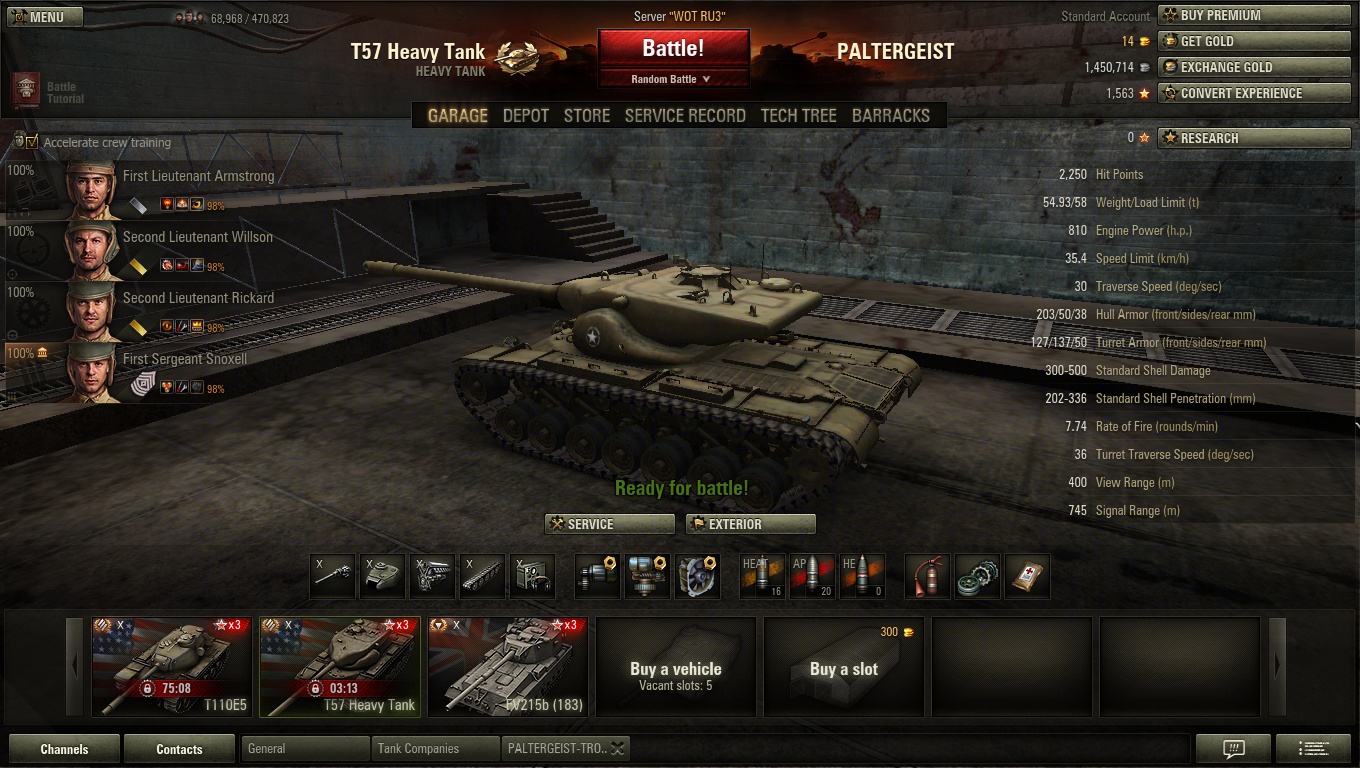This screenshot has height=768, width=1360.
Task: Click the Buy a vehicle slot
Action: coord(675,666)
